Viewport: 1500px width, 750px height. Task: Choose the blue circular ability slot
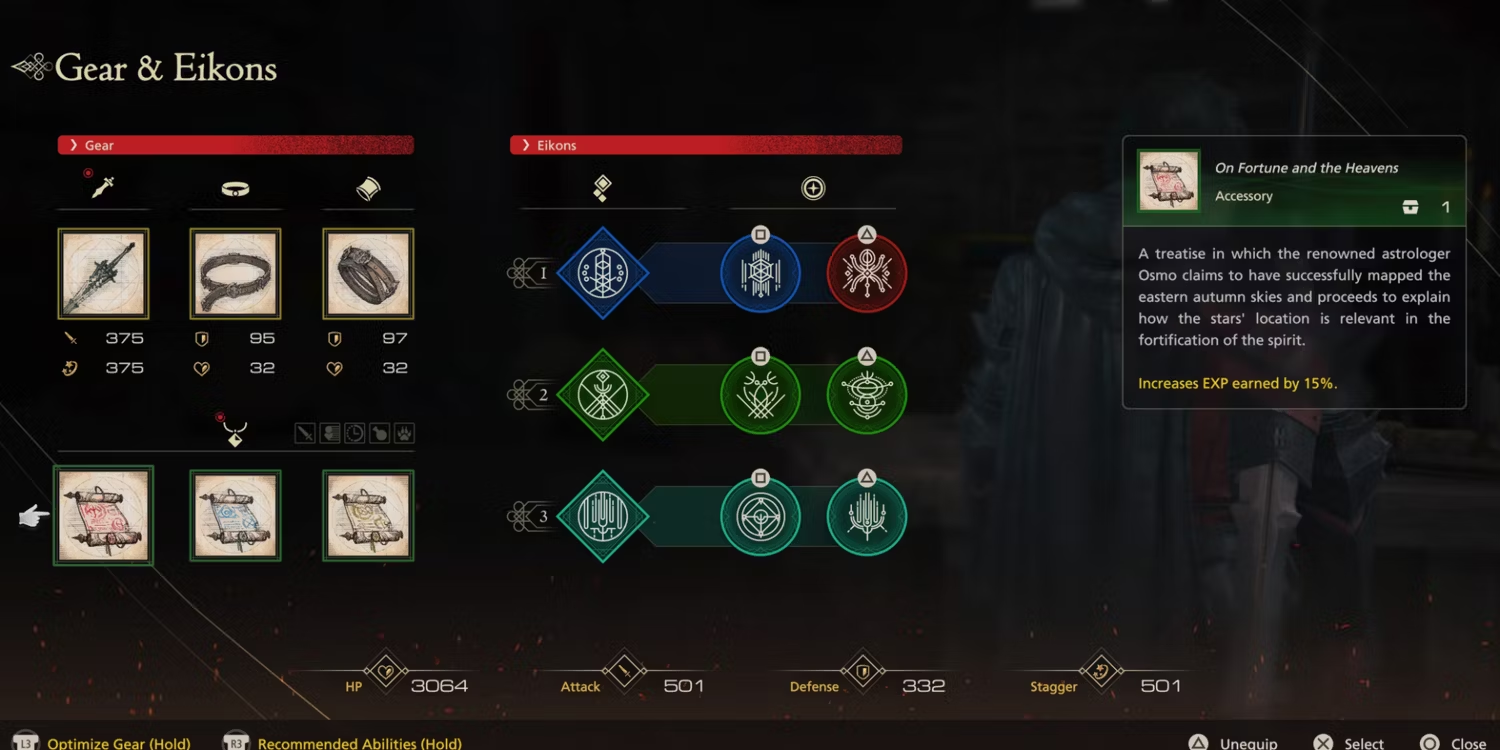[760, 273]
